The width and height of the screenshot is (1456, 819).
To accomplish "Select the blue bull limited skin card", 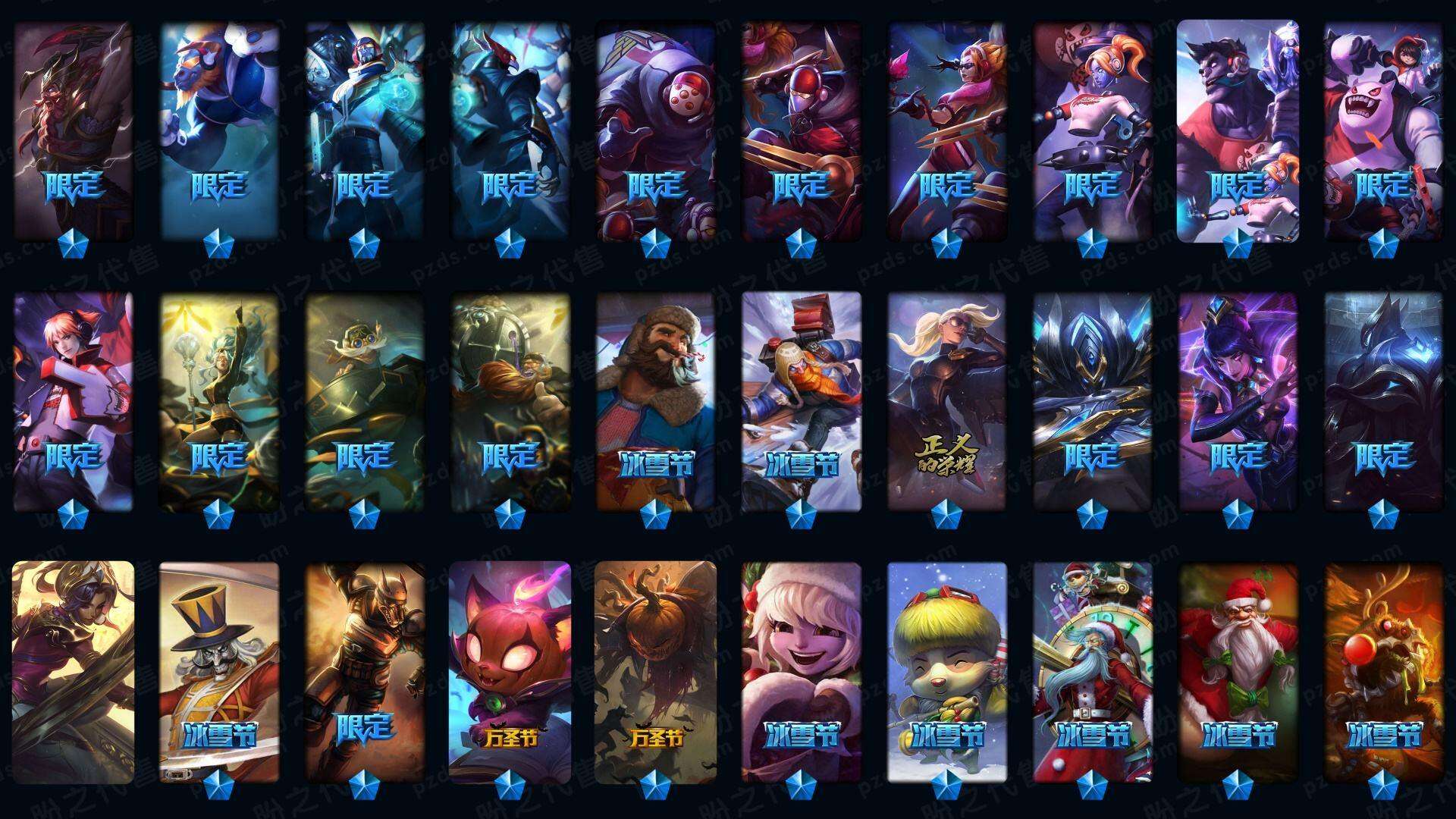I will click(x=219, y=129).
